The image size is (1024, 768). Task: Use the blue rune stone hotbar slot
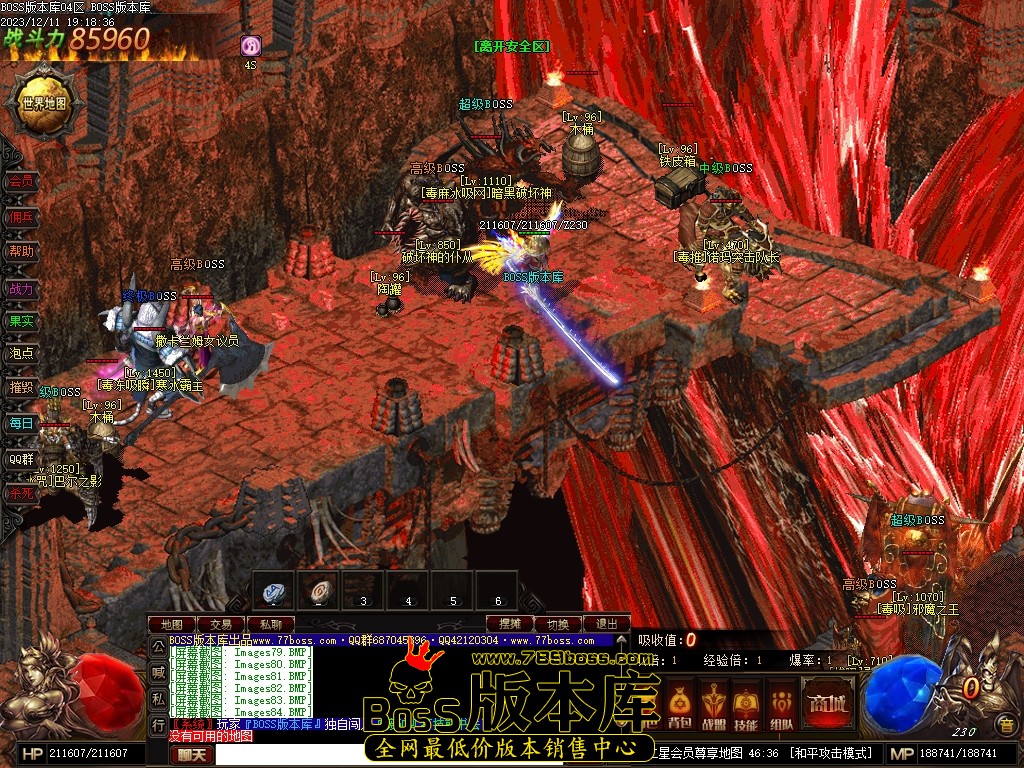273,591
